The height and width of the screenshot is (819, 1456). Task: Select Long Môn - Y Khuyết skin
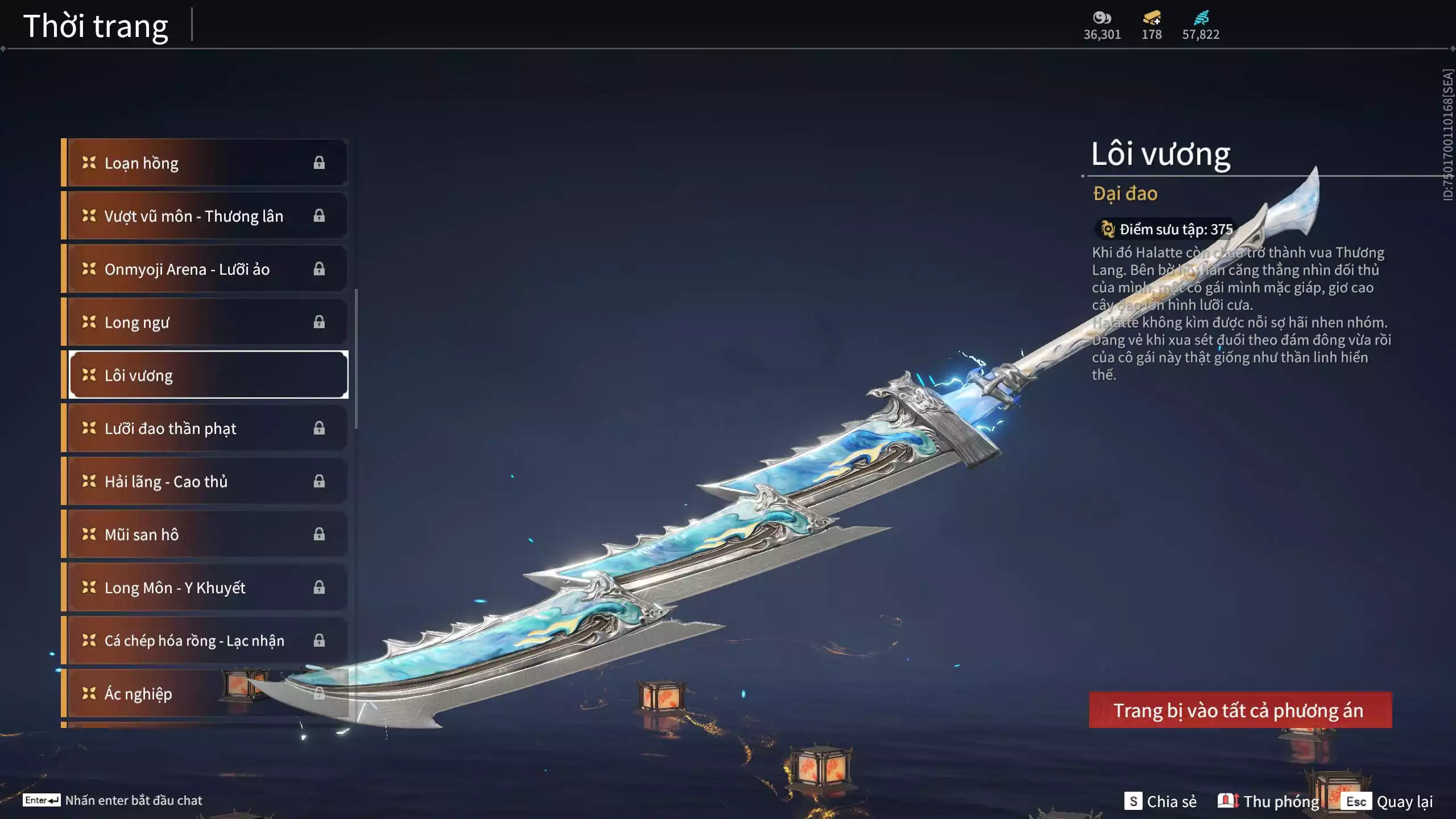[x=205, y=587]
